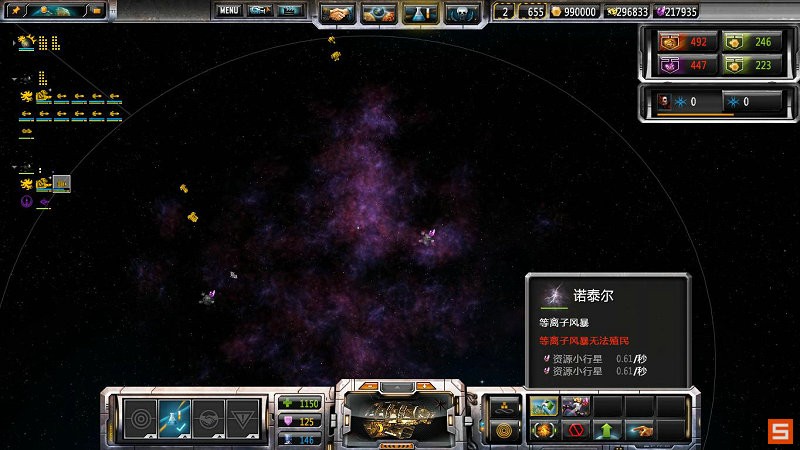The image size is (800, 450).
Task: Open the globe relations screen
Action: [x=379, y=14]
